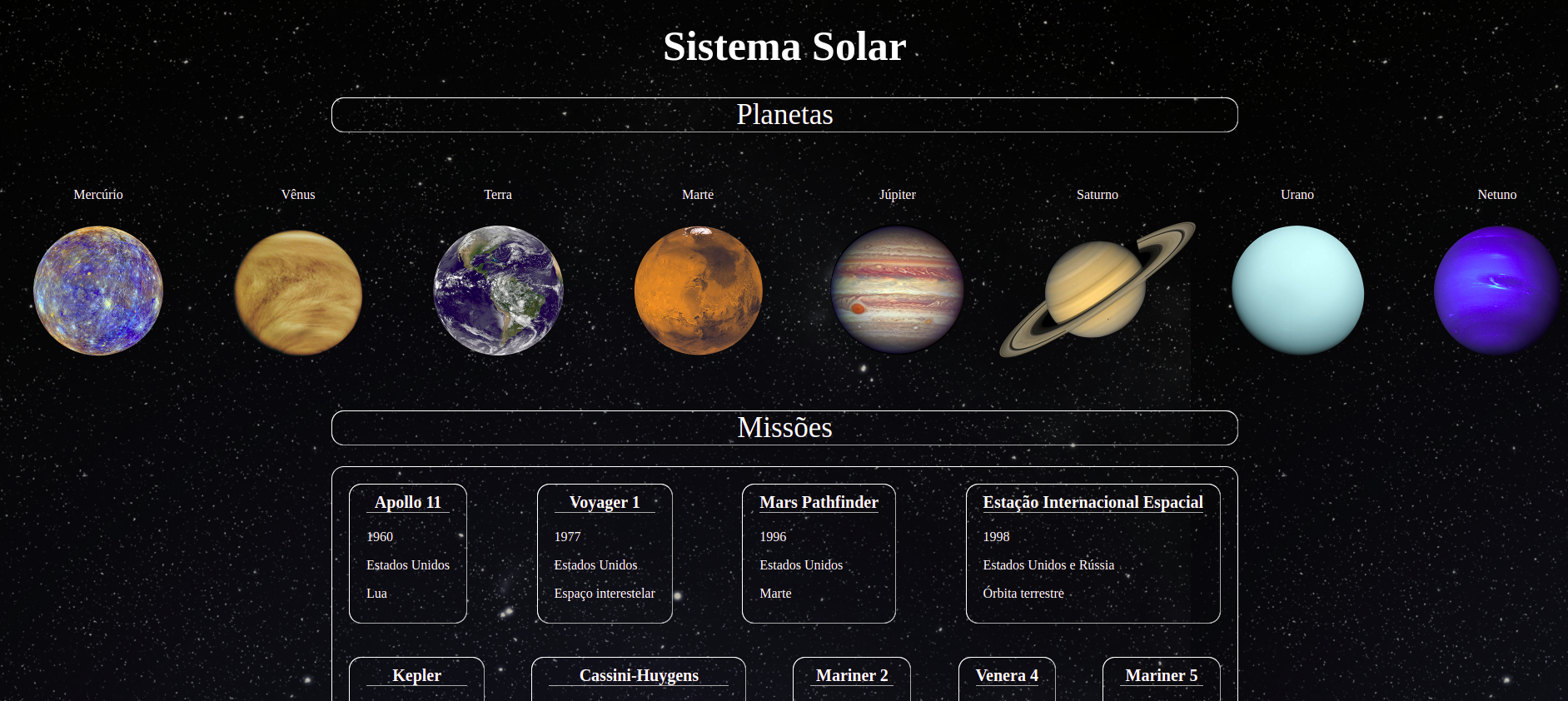Select the Cassini-Huygens mission card
The height and width of the screenshot is (701, 1568).
639,675
